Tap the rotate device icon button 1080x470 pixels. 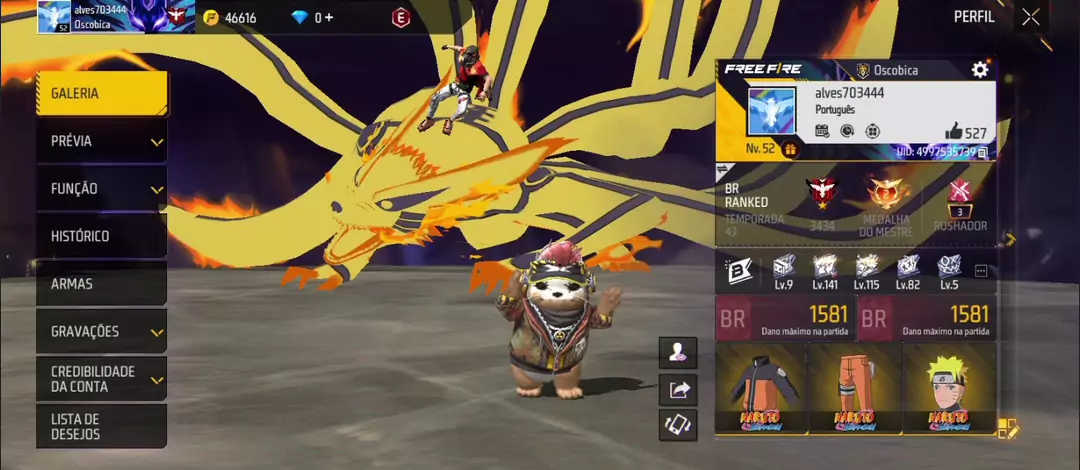click(679, 425)
